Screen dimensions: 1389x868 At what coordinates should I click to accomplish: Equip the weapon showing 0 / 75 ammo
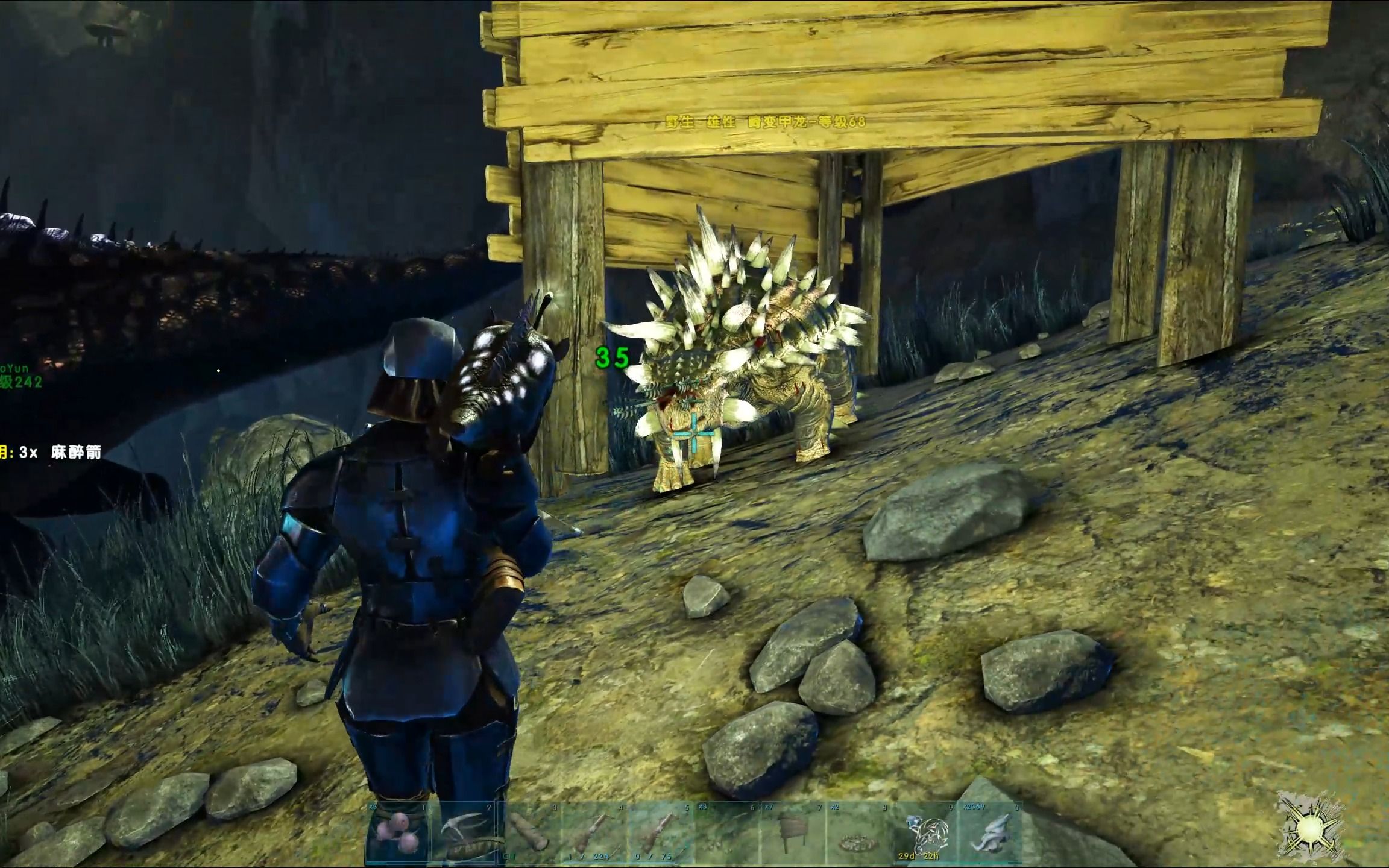pos(661,833)
